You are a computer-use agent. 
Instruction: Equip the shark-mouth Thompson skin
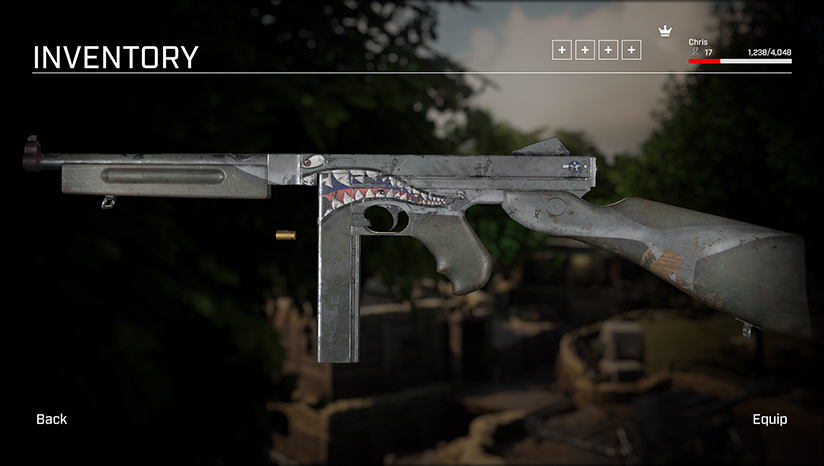[769, 419]
